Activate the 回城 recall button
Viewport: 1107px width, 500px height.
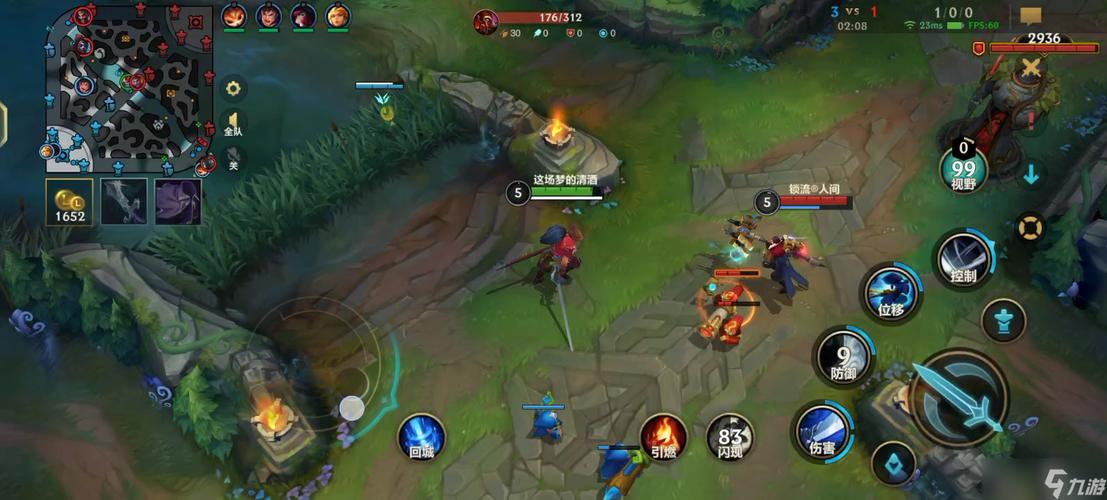pyautogui.click(x=421, y=437)
